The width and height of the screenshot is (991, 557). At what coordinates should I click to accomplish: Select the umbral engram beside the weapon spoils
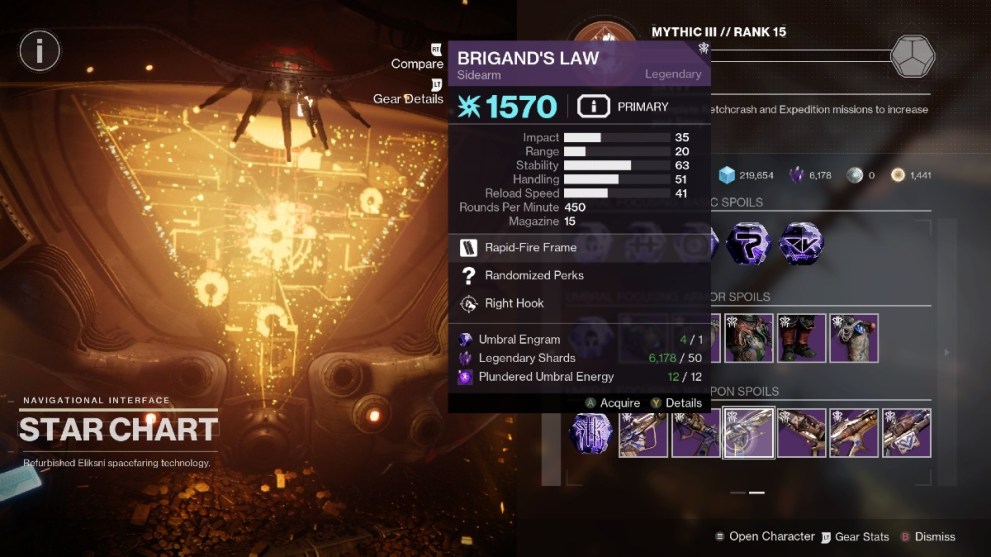click(x=591, y=433)
